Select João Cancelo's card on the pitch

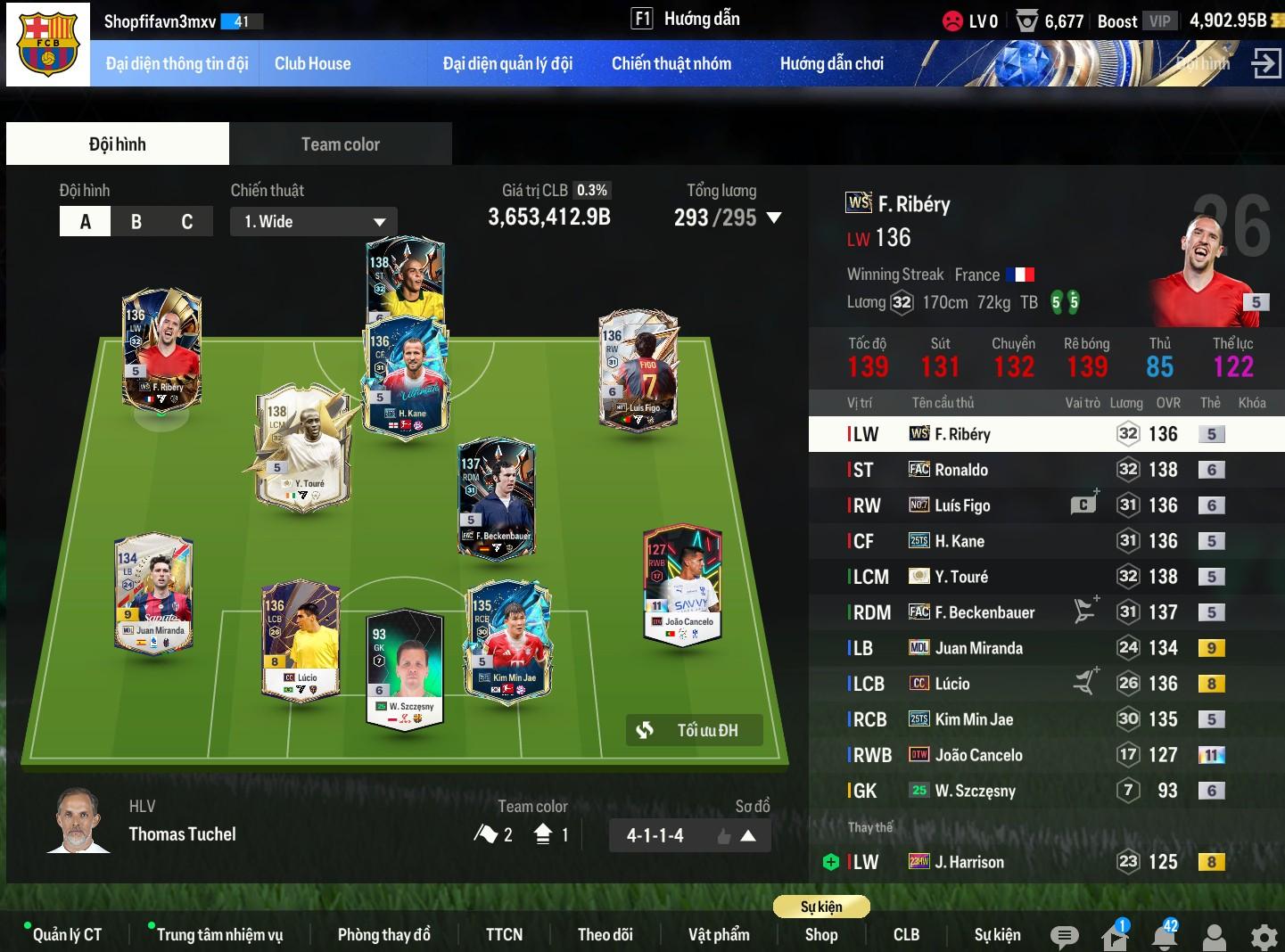[x=682, y=584]
